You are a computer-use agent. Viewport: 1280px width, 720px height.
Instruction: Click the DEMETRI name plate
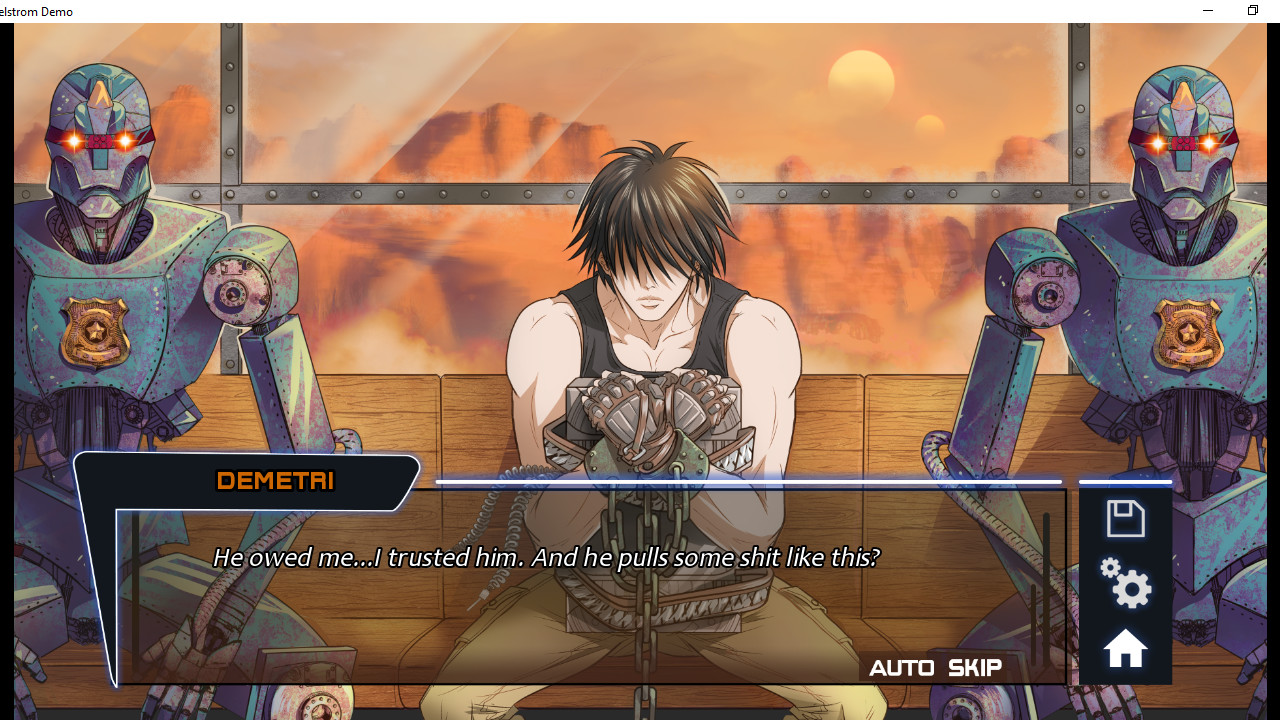[x=274, y=480]
